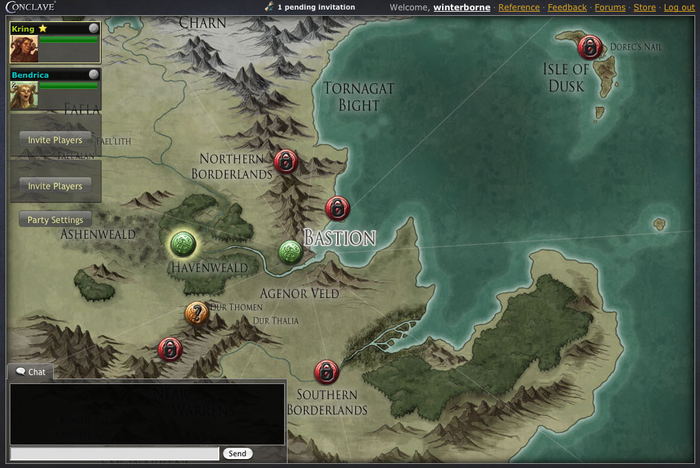This screenshot has height=468, width=700.
Task: Open the Chat tab
Action: coord(30,372)
